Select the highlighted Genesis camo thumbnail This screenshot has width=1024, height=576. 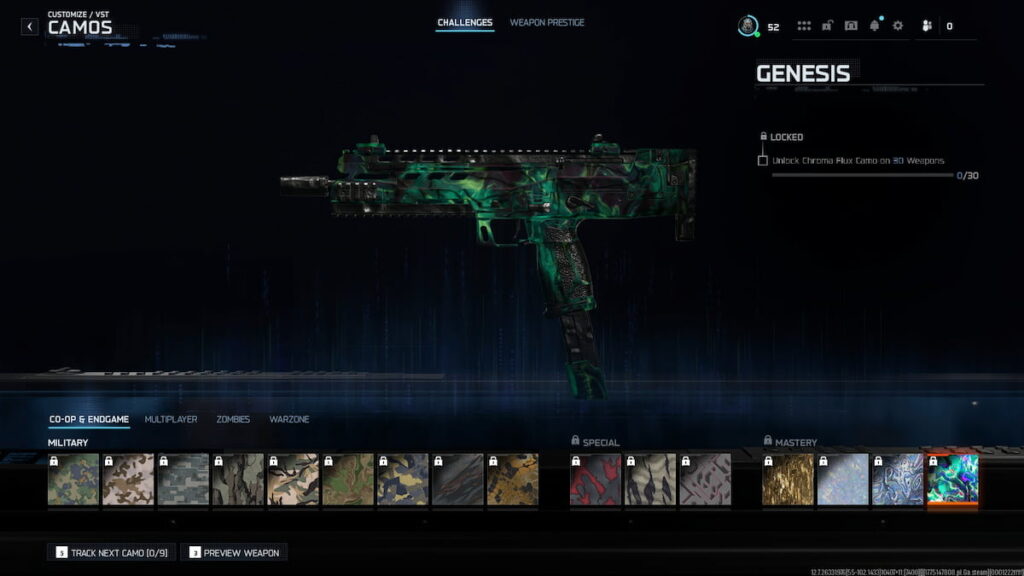coord(952,480)
